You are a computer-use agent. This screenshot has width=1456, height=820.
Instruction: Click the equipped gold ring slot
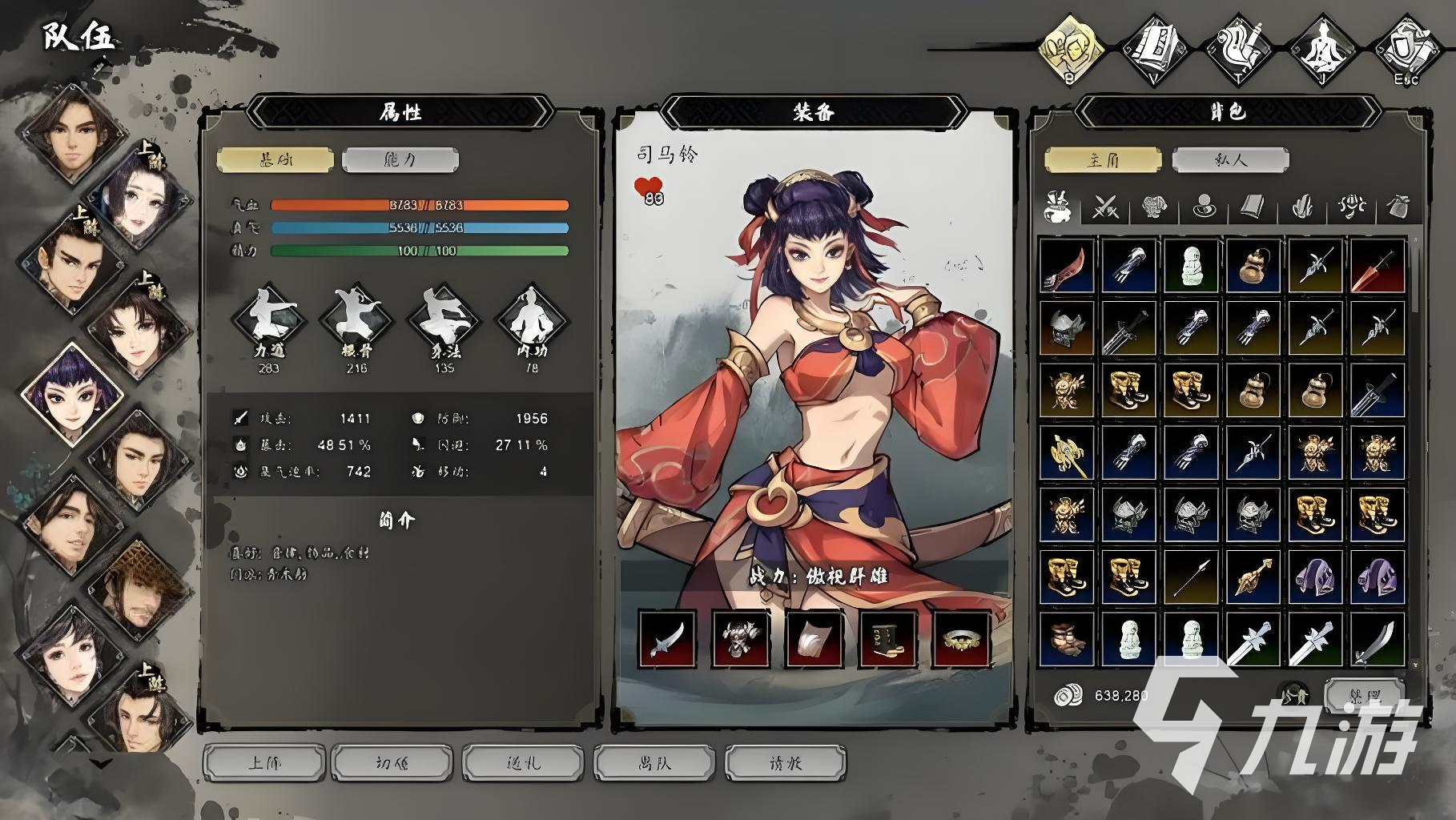click(961, 638)
